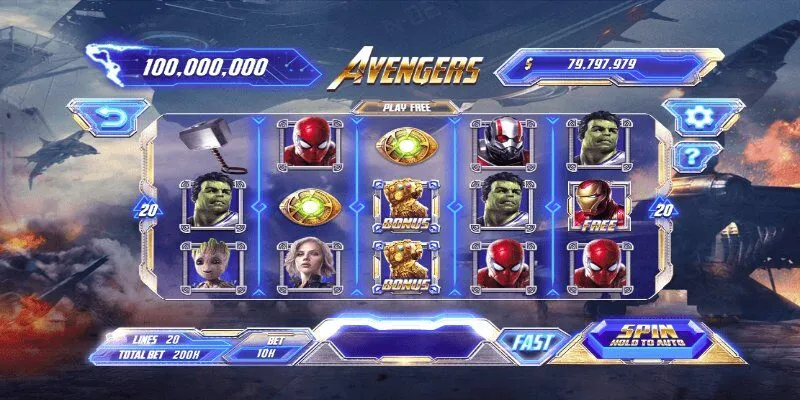800x400 pixels.
Task: Open settings with the gear icon
Action: 694,117
